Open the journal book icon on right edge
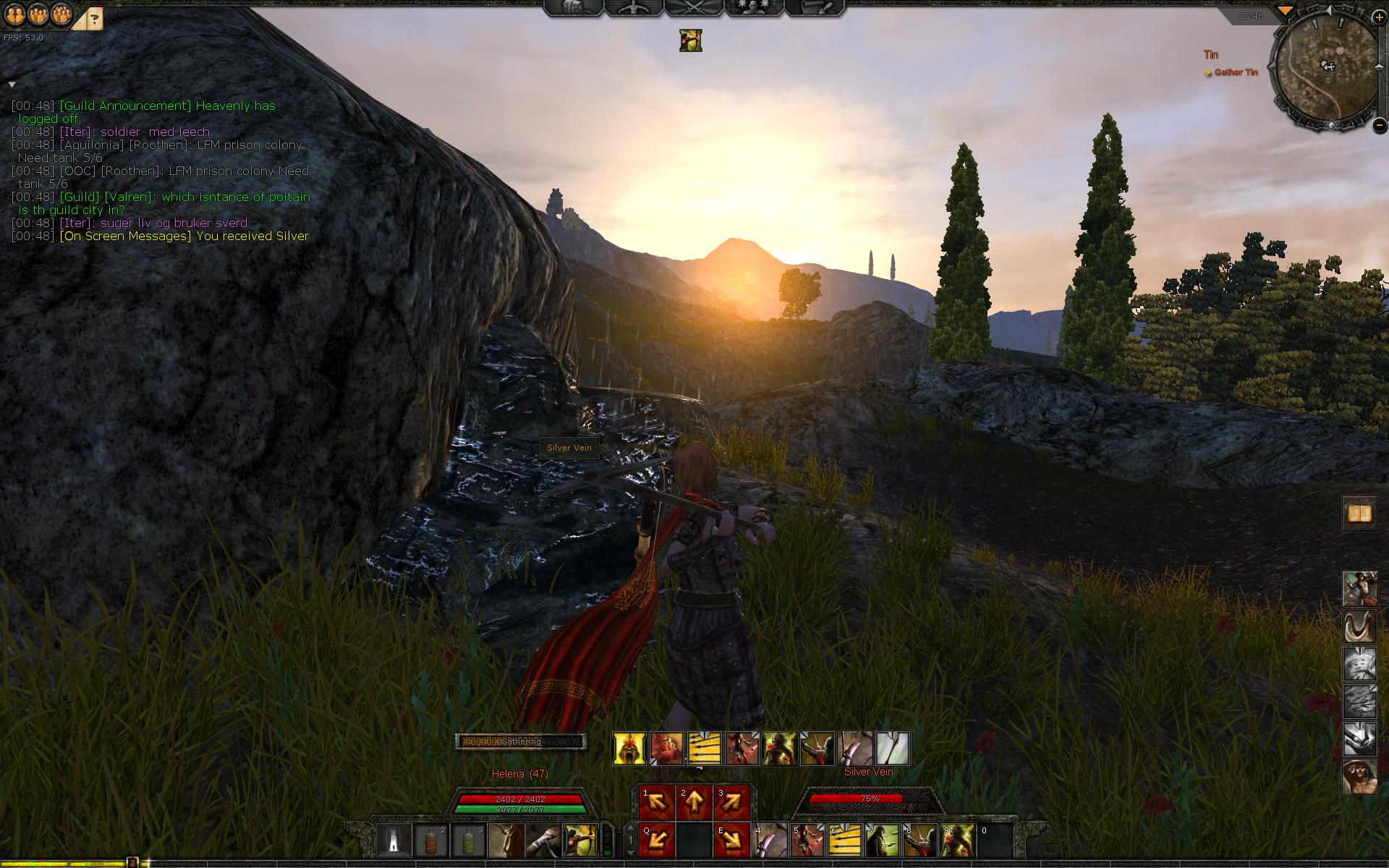The image size is (1389, 868). (1359, 514)
